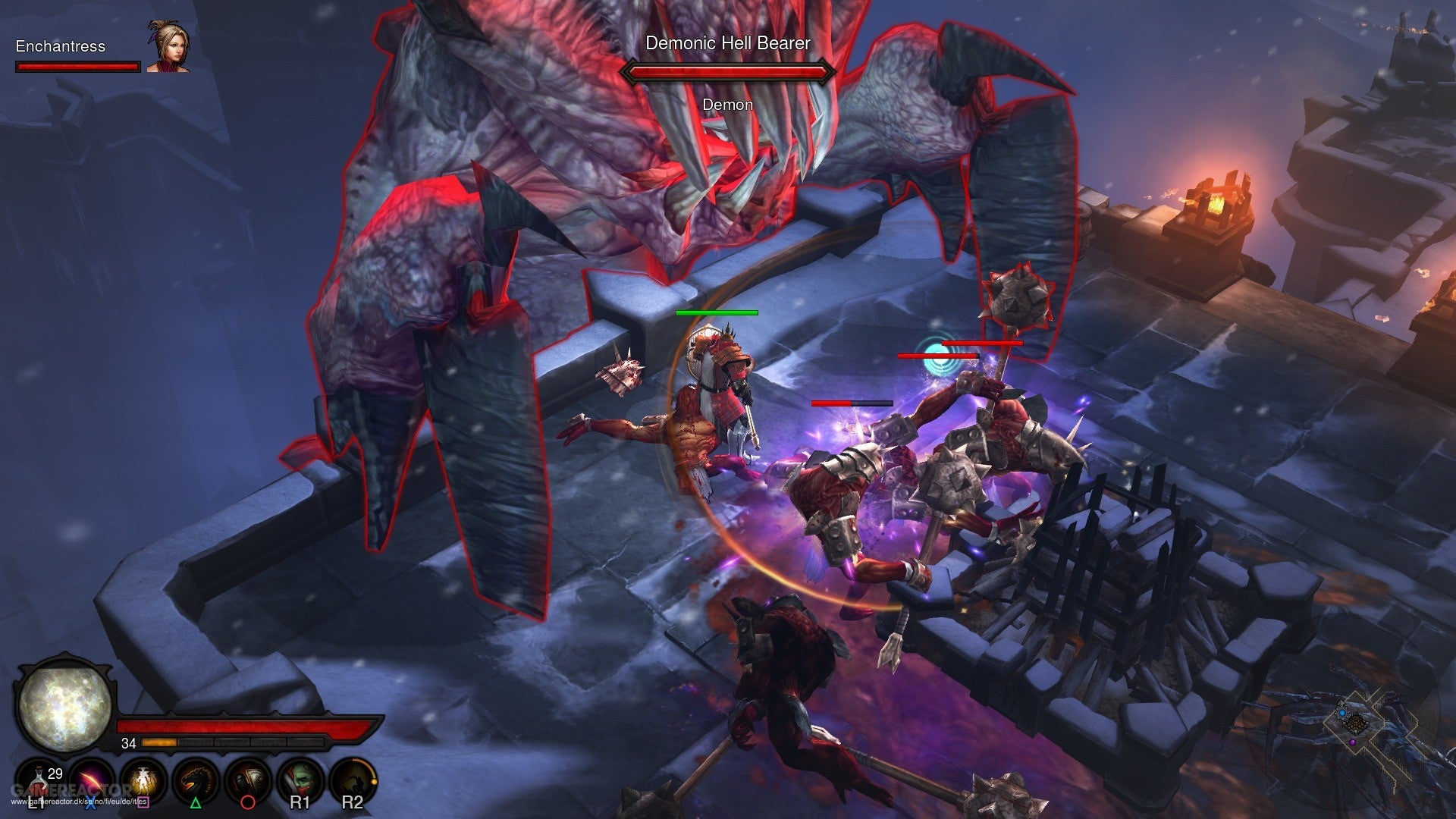Screen dimensions: 1456x819
Task: Click the purple objective dot on the minimap
Action: coord(1353,742)
